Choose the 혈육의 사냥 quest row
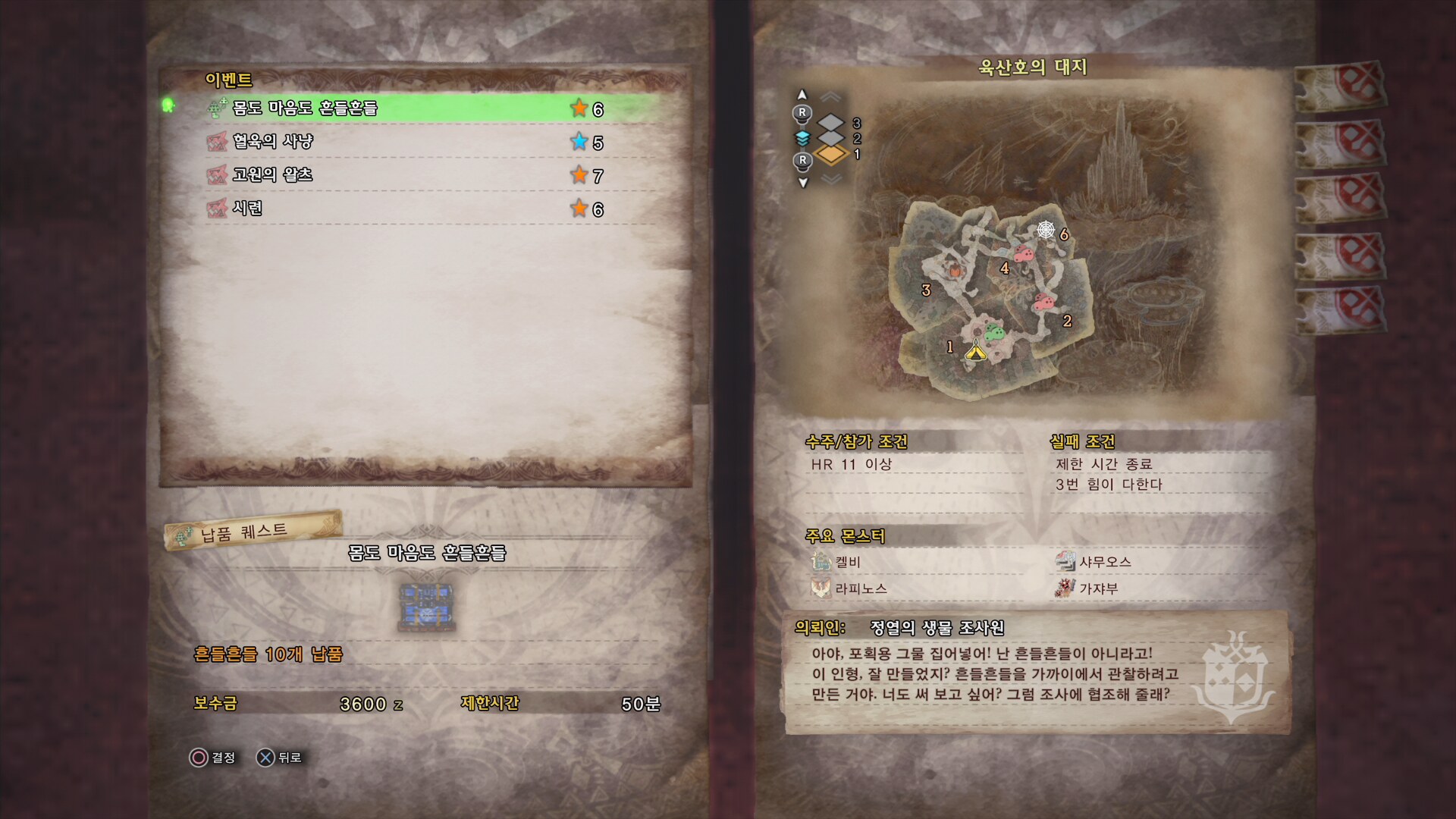 coord(409,142)
